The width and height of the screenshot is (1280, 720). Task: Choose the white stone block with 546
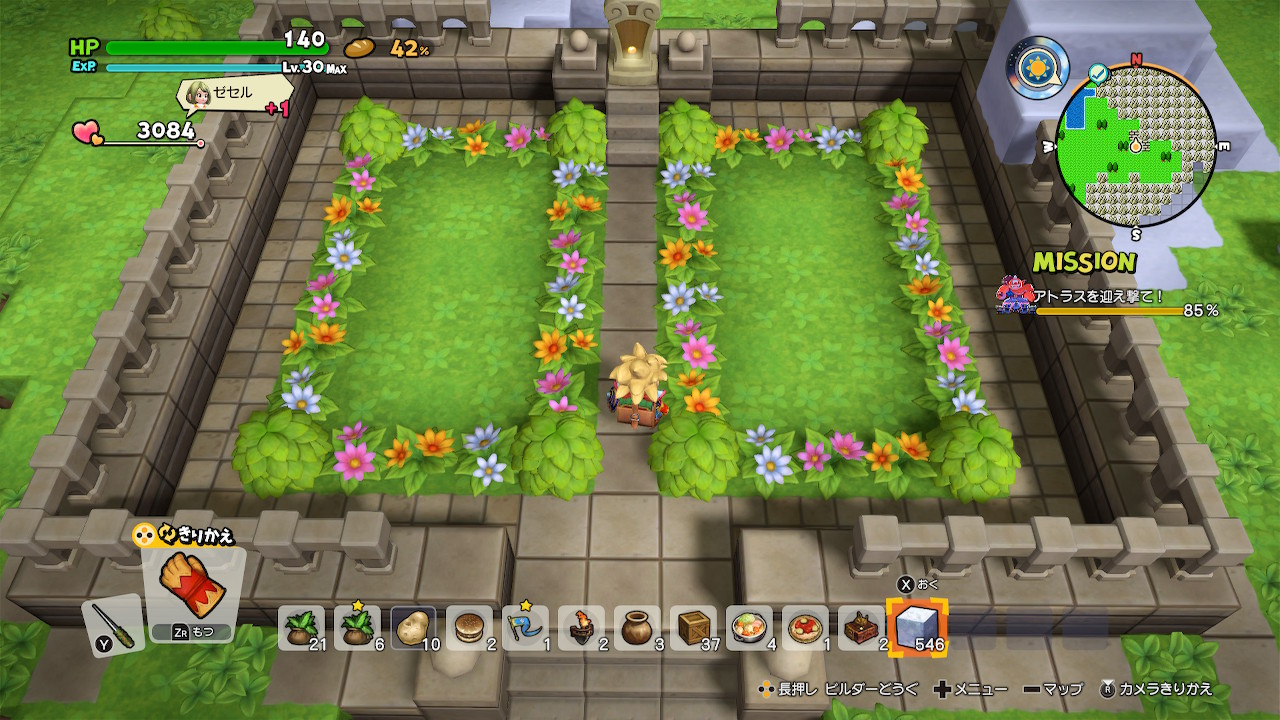click(x=916, y=629)
